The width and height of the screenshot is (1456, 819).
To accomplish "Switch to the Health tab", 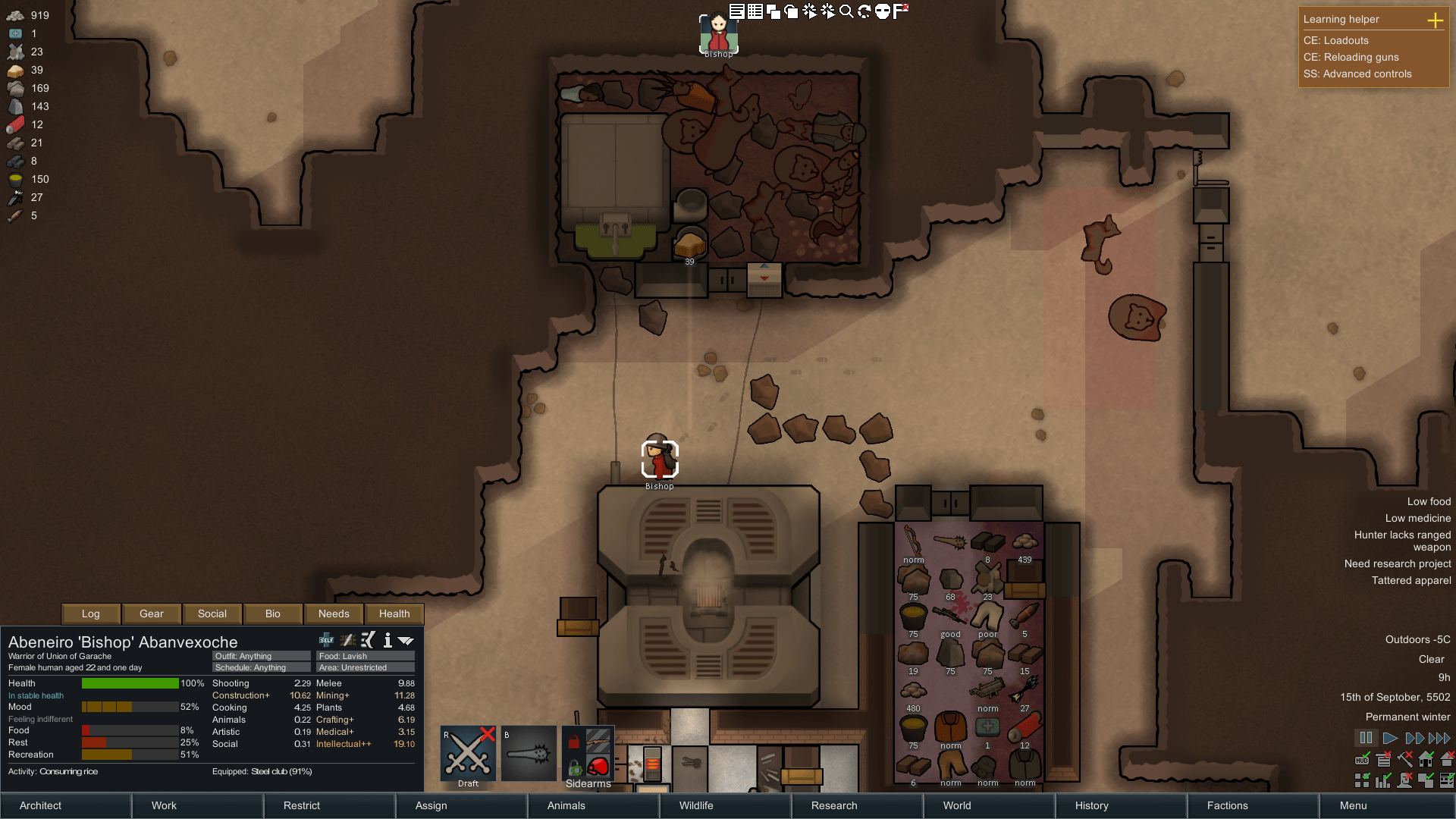I will [x=394, y=613].
